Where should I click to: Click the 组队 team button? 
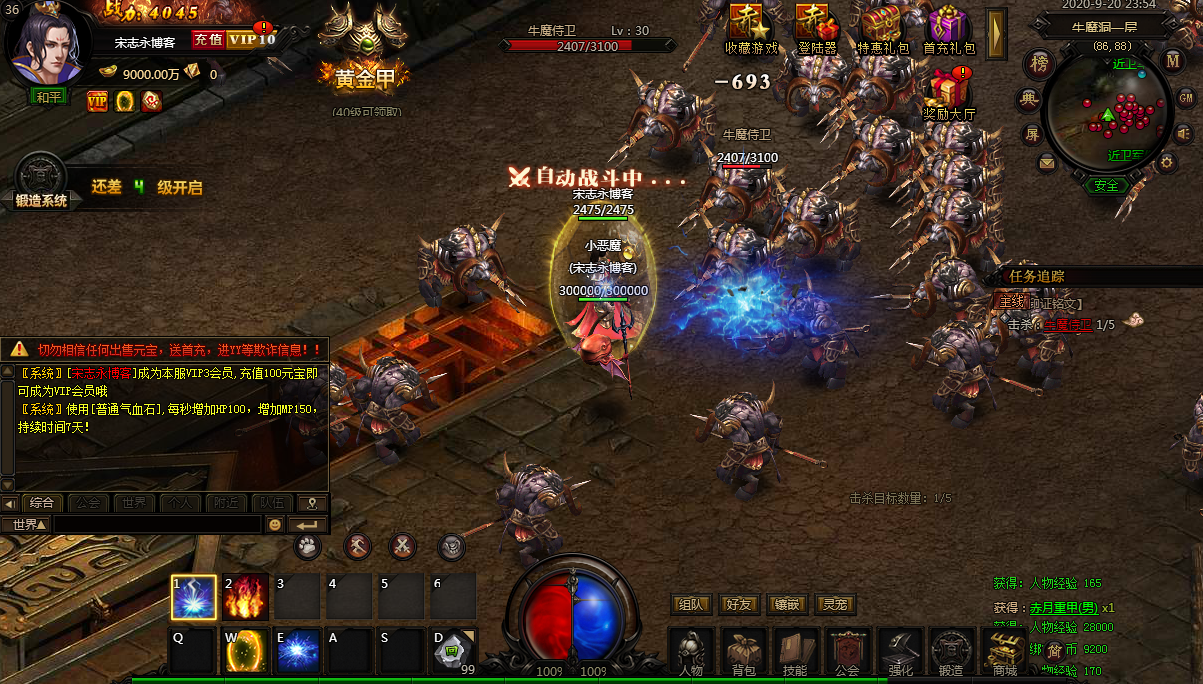[x=691, y=604]
